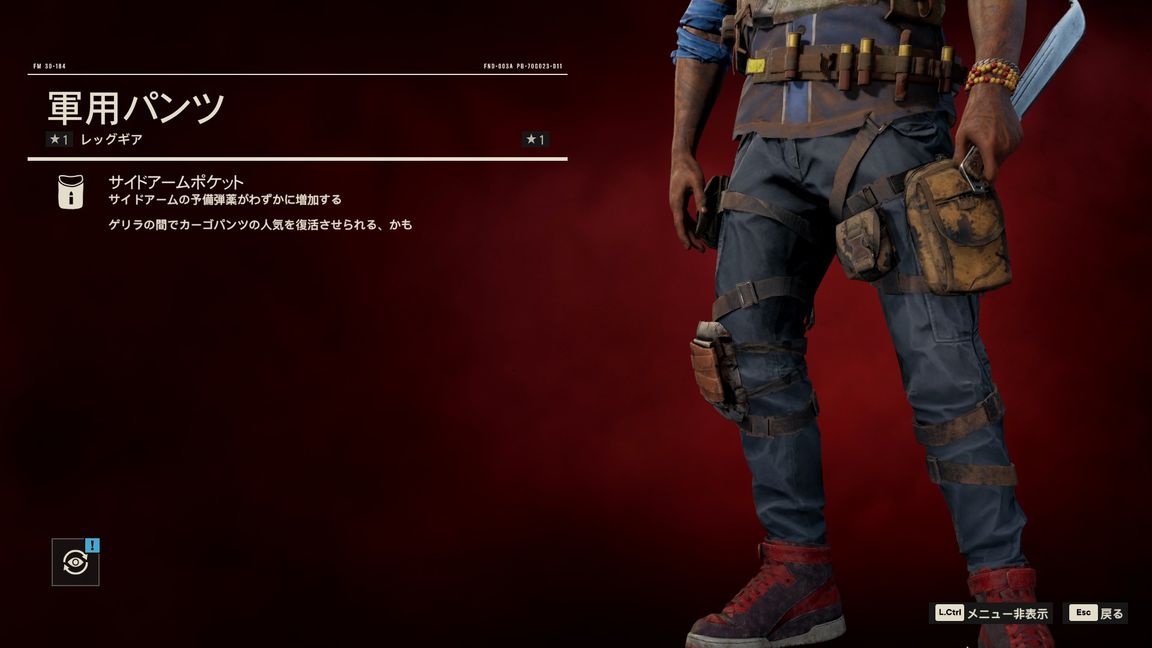Click the 戻る back button
The image size is (1152, 648).
coord(1097,613)
